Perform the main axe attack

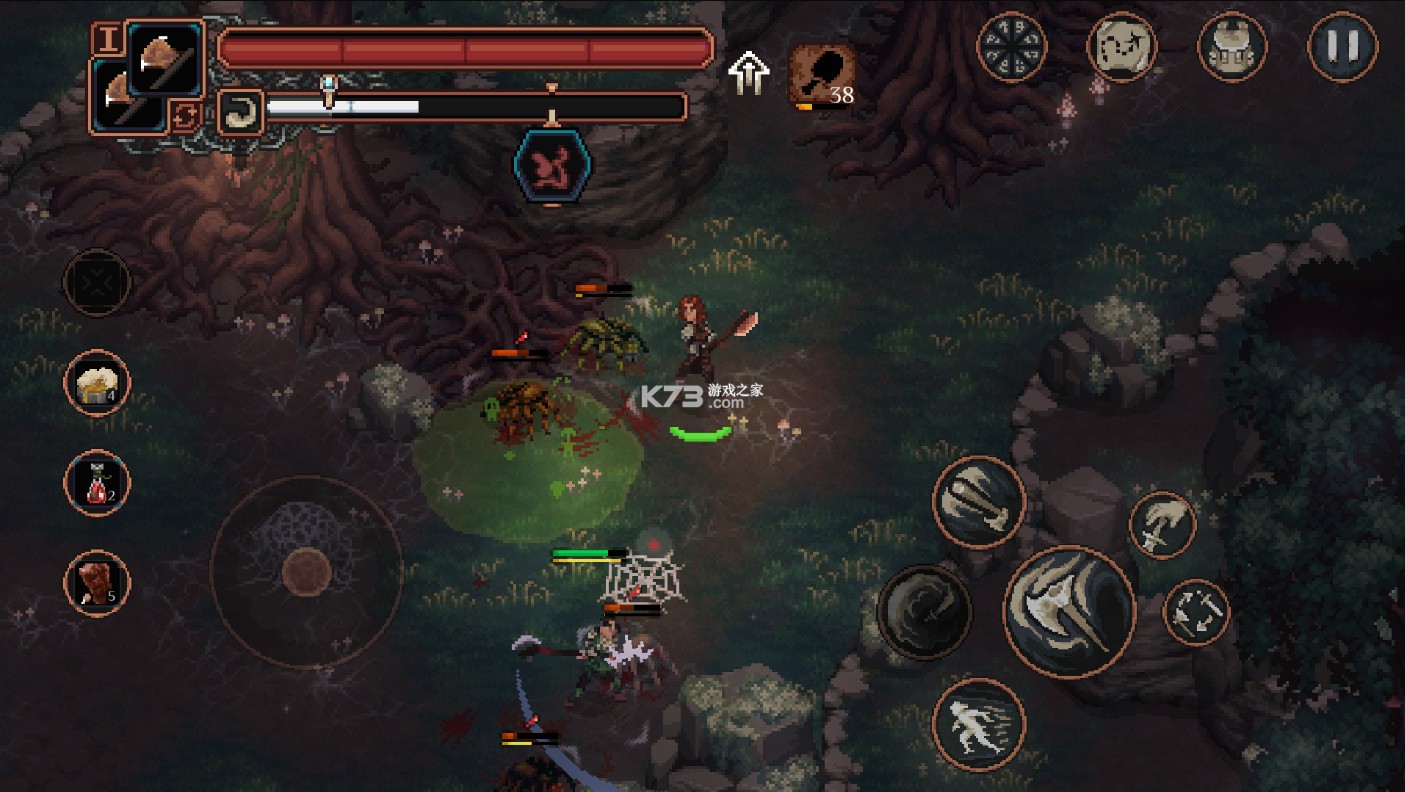[x=1069, y=612]
